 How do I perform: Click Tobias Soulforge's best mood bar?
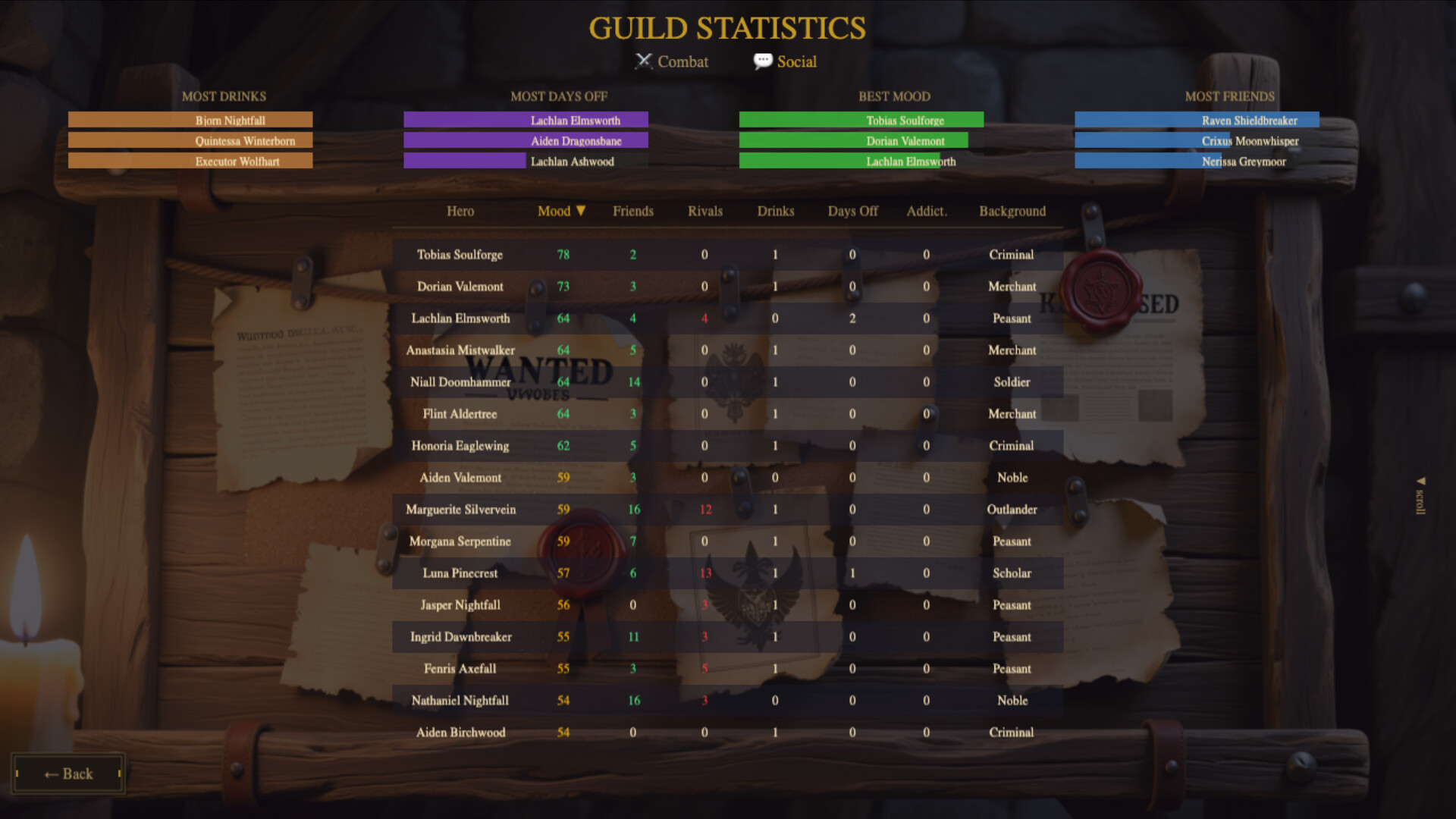(x=861, y=119)
